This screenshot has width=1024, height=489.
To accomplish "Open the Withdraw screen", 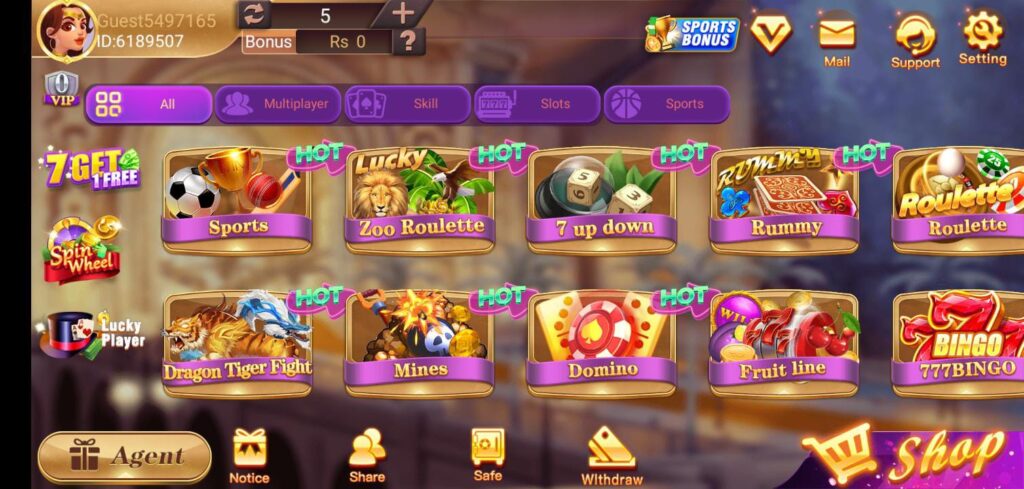I will click(612, 455).
